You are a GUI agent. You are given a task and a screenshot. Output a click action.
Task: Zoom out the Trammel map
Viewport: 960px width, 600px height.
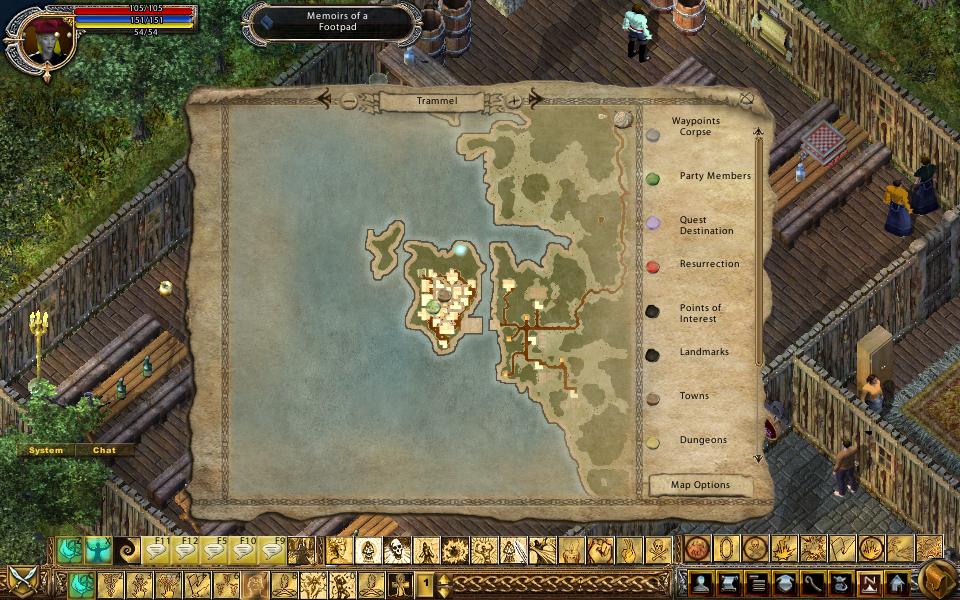pos(348,101)
